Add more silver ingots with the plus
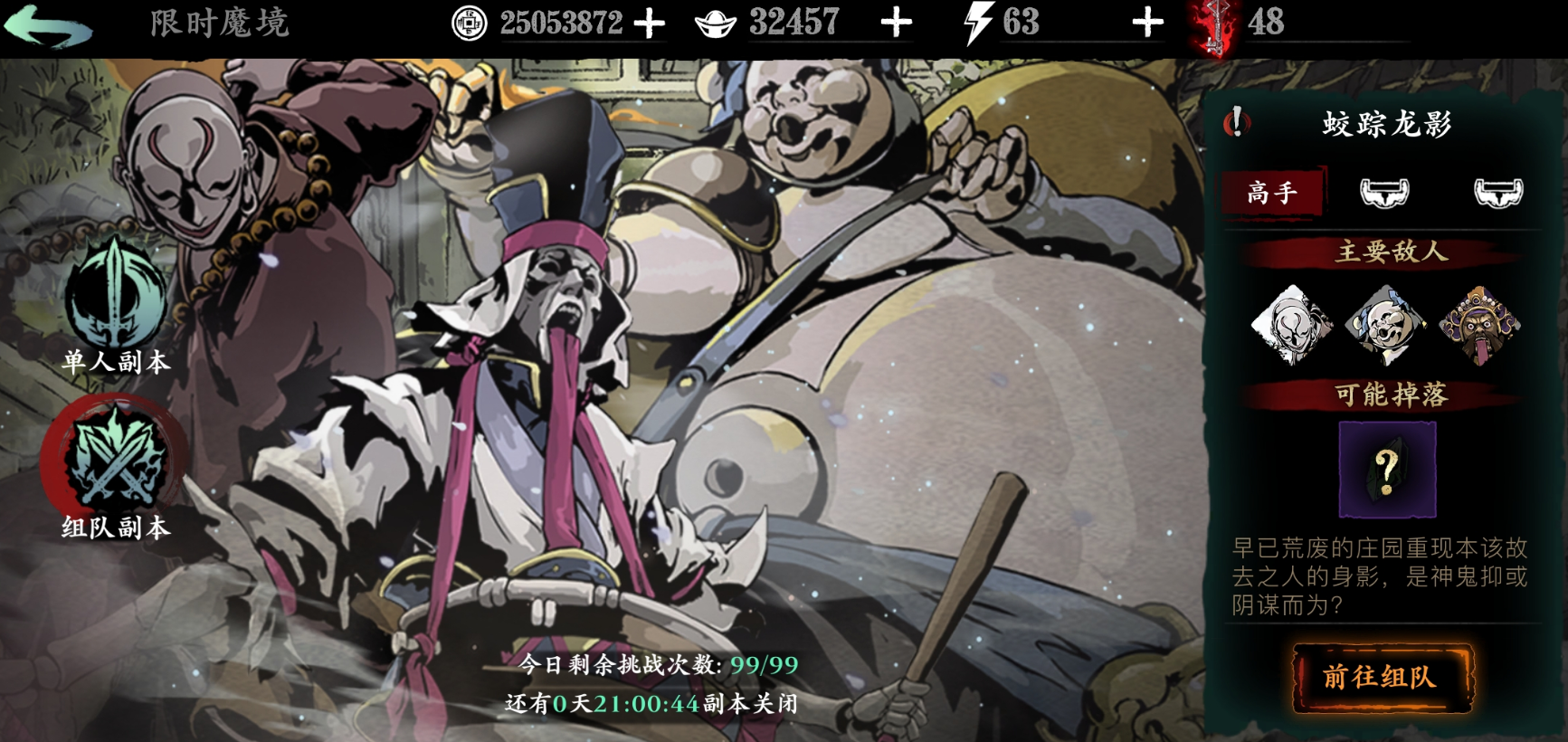Image resolution: width=1568 pixels, height=742 pixels. [896, 24]
